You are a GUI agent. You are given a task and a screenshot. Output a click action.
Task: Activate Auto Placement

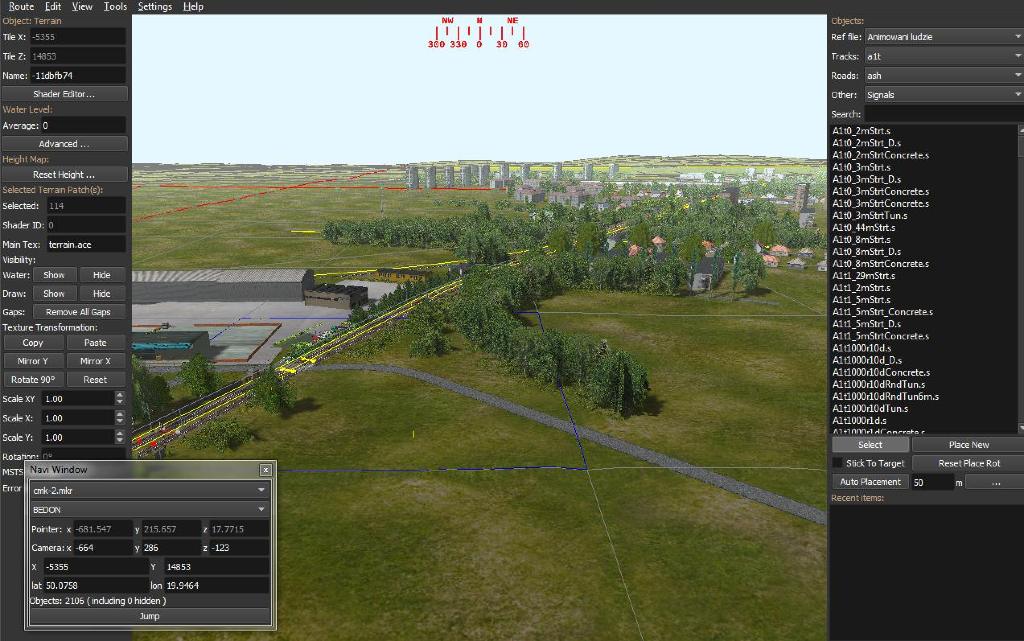point(870,482)
